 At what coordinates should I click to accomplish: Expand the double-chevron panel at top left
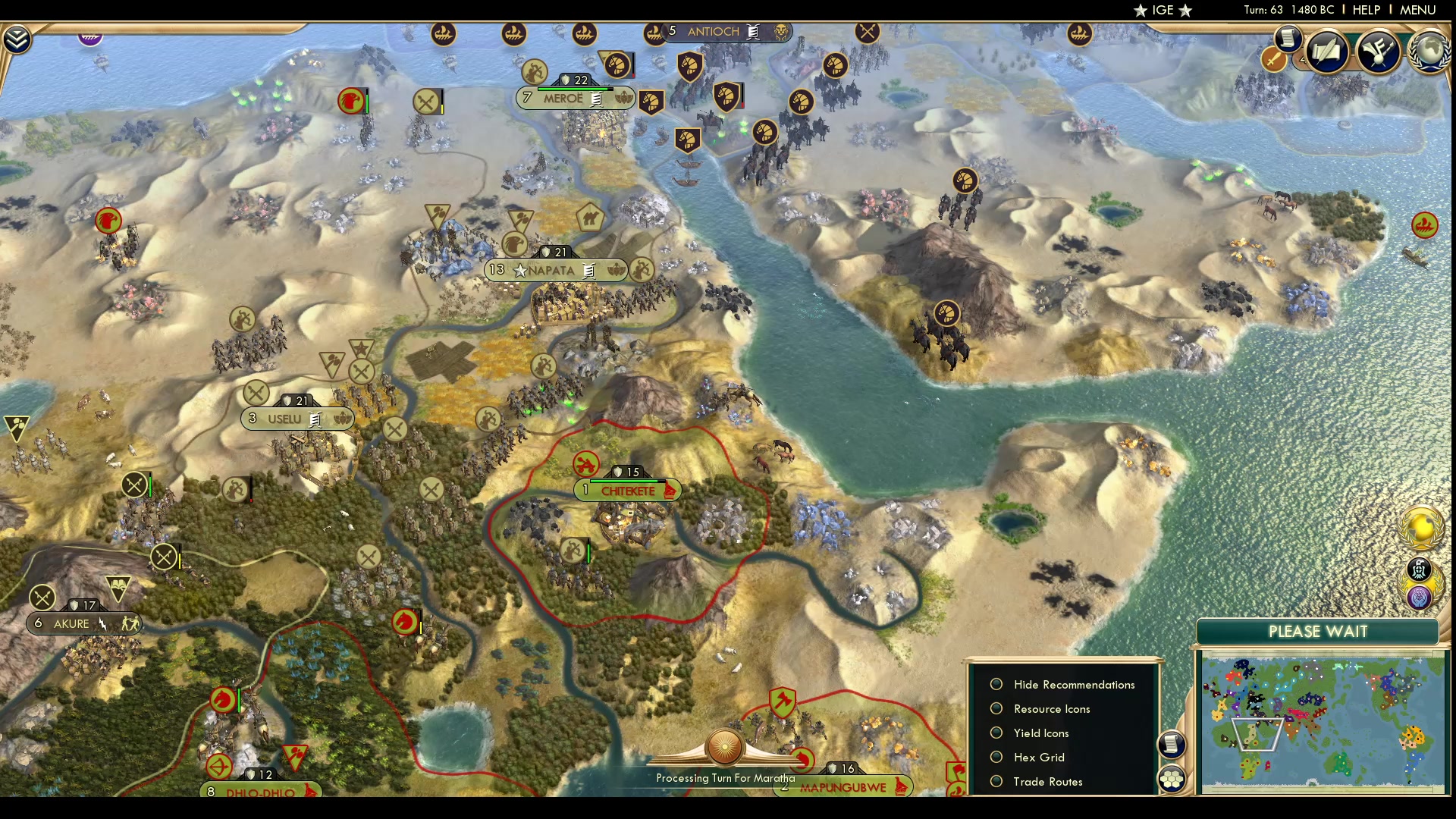click(16, 38)
